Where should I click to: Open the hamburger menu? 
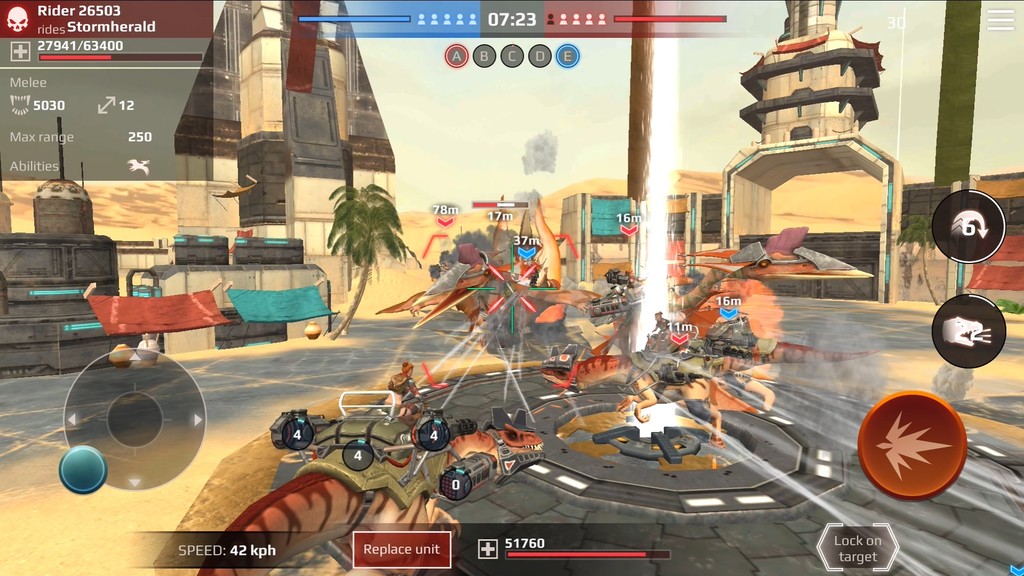[x=1000, y=20]
